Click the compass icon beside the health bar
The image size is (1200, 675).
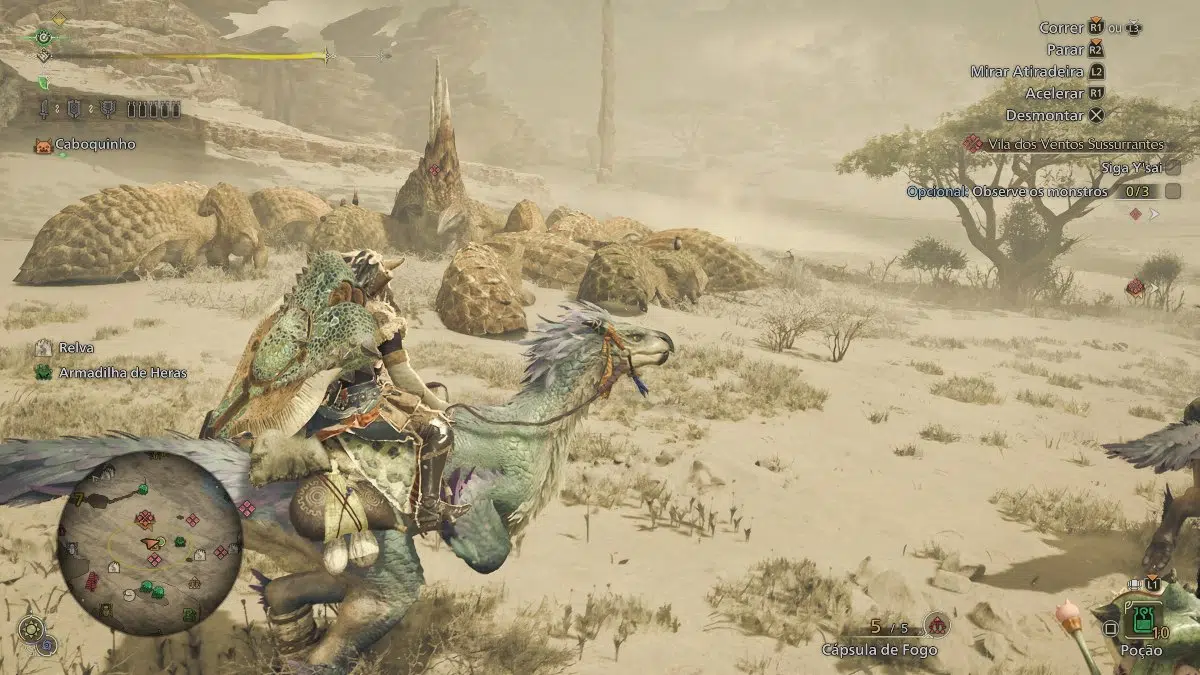point(43,37)
